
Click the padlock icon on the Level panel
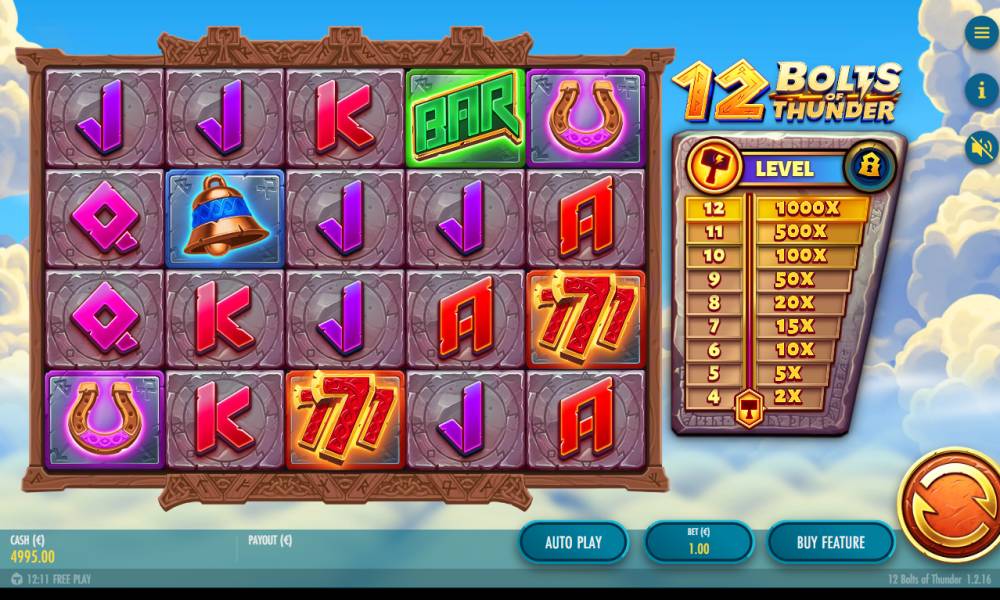[x=868, y=166]
